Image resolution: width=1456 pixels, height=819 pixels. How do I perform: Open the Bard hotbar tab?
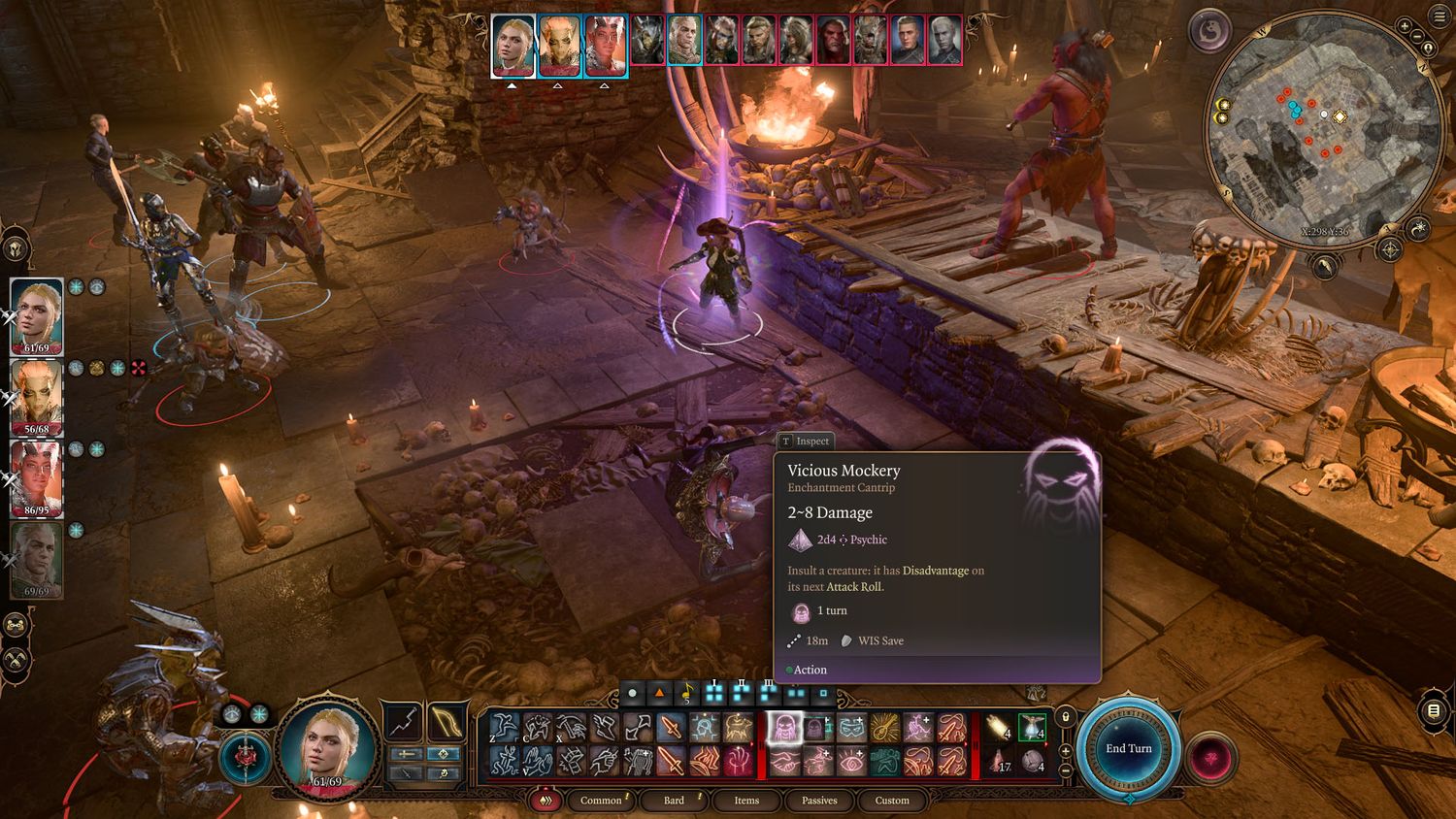click(674, 801)
